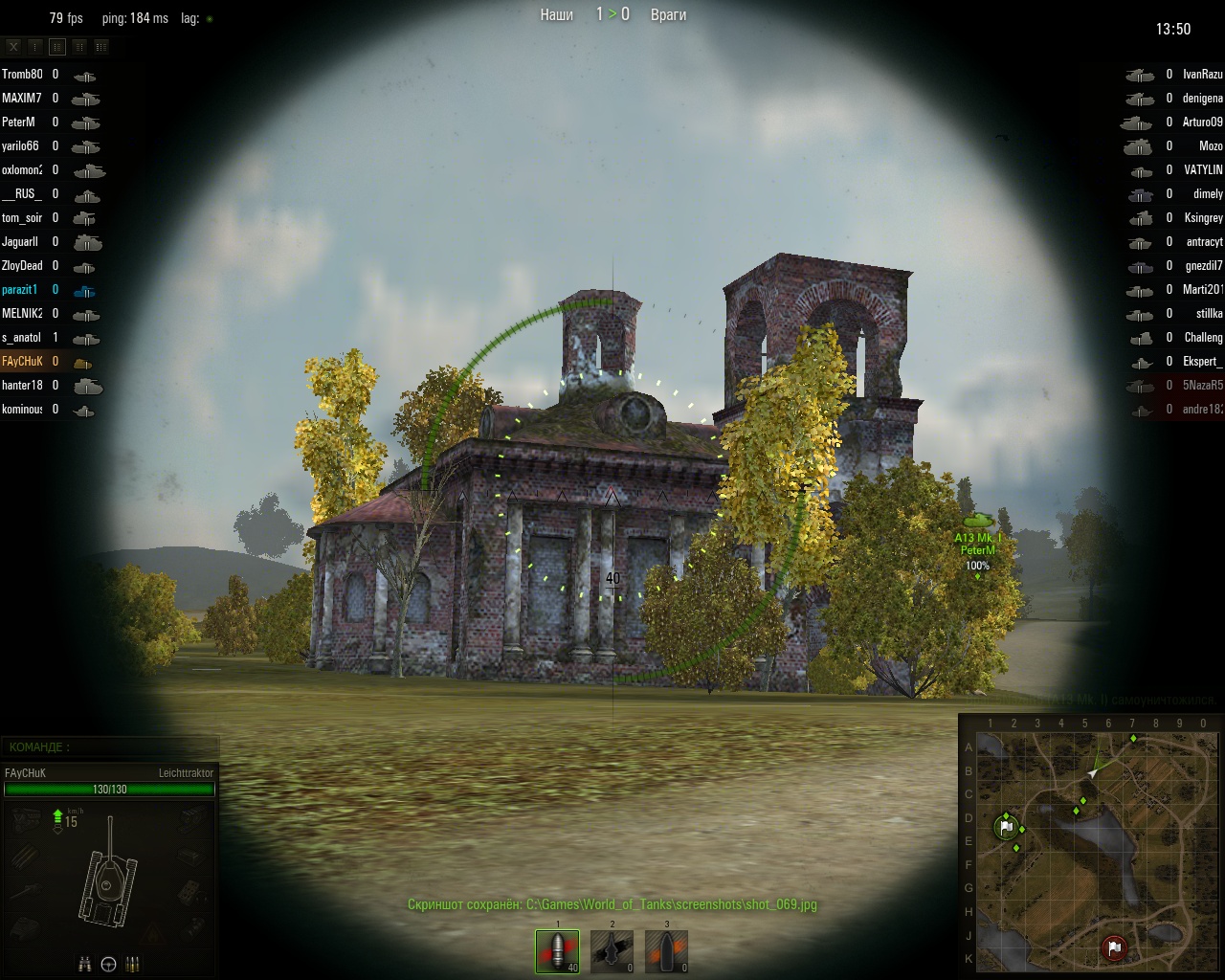Screen dimensions: 1225x980
Task: Choose enemy VATYLIN in the enemy roster
Action: click(x=1203, y=169)
